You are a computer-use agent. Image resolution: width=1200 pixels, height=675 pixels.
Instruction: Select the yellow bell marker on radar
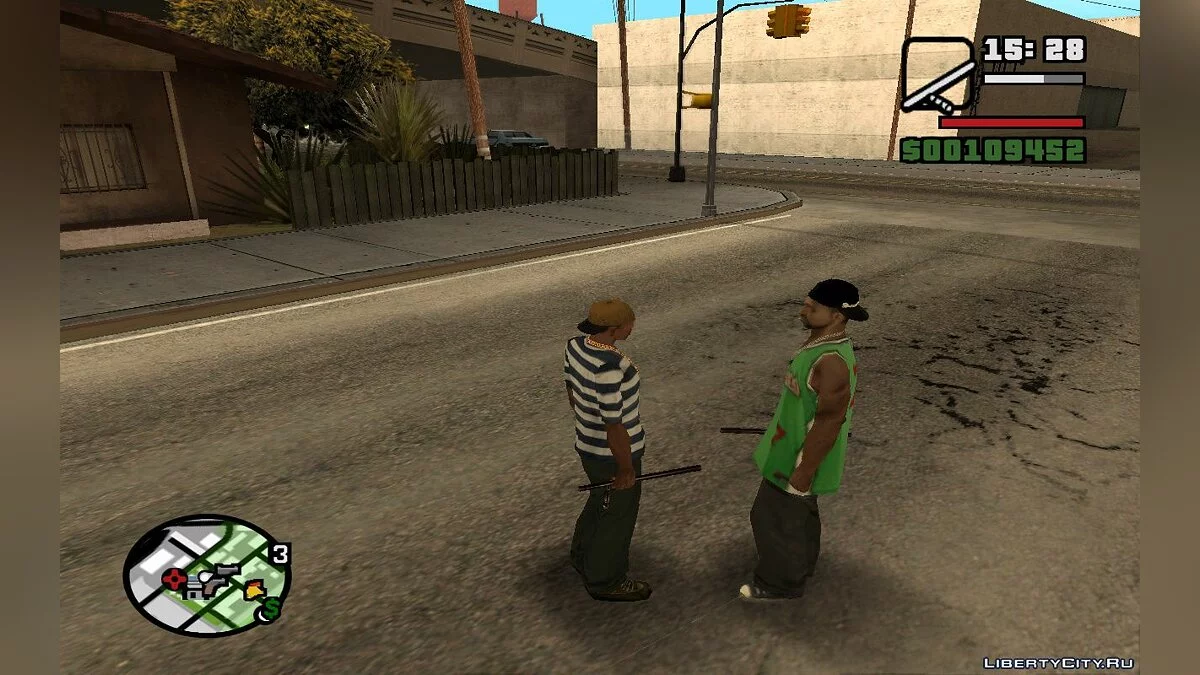(254, 589)
